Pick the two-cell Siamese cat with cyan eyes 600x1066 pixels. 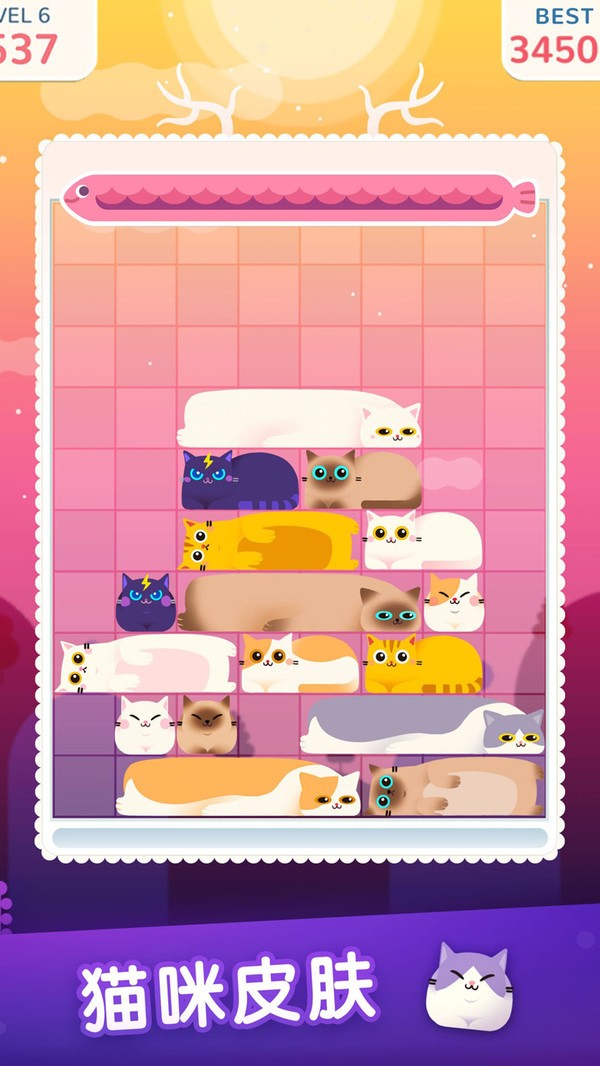point(362,480)
